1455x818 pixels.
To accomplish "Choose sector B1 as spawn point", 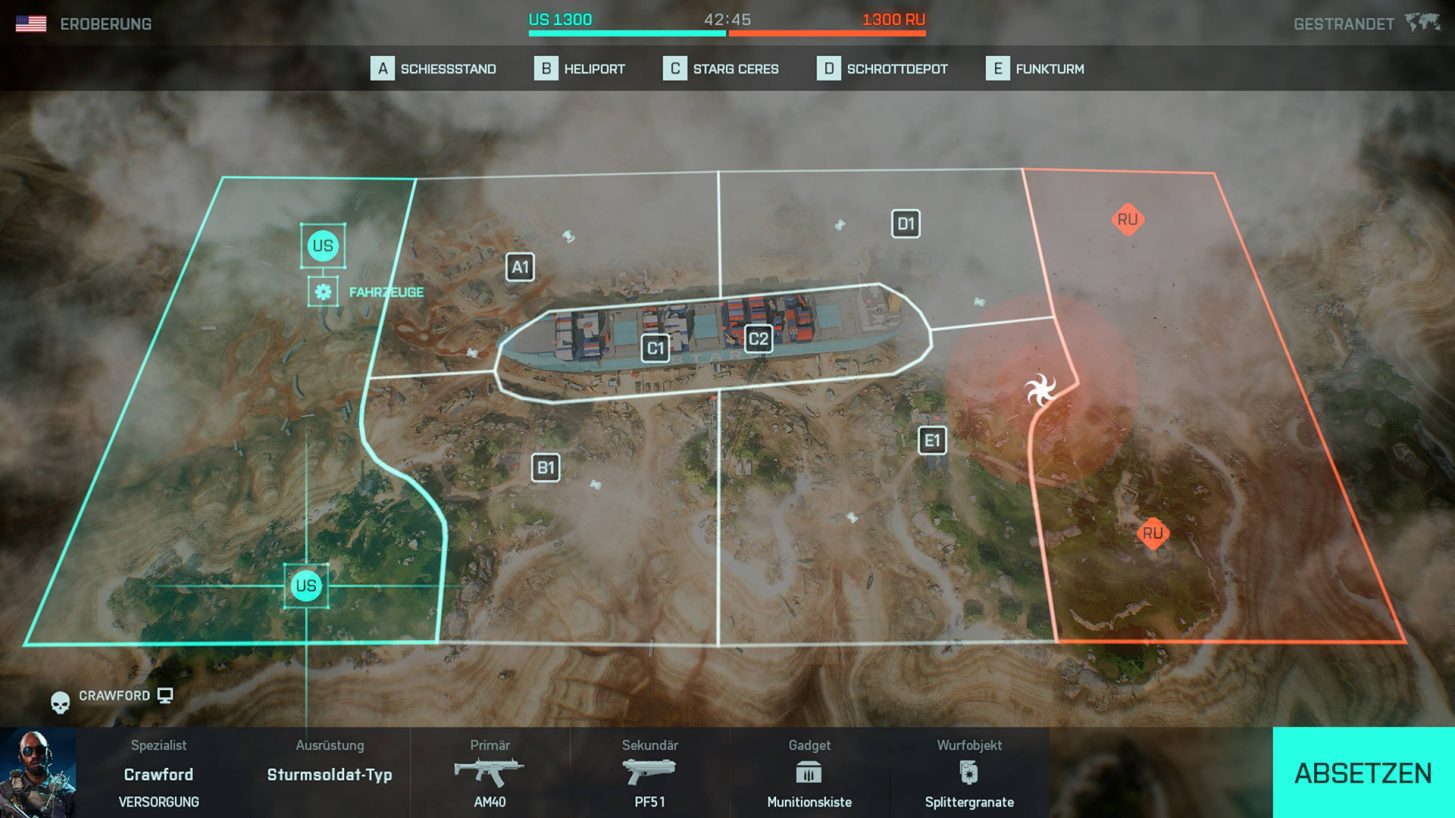I will 545,467.
